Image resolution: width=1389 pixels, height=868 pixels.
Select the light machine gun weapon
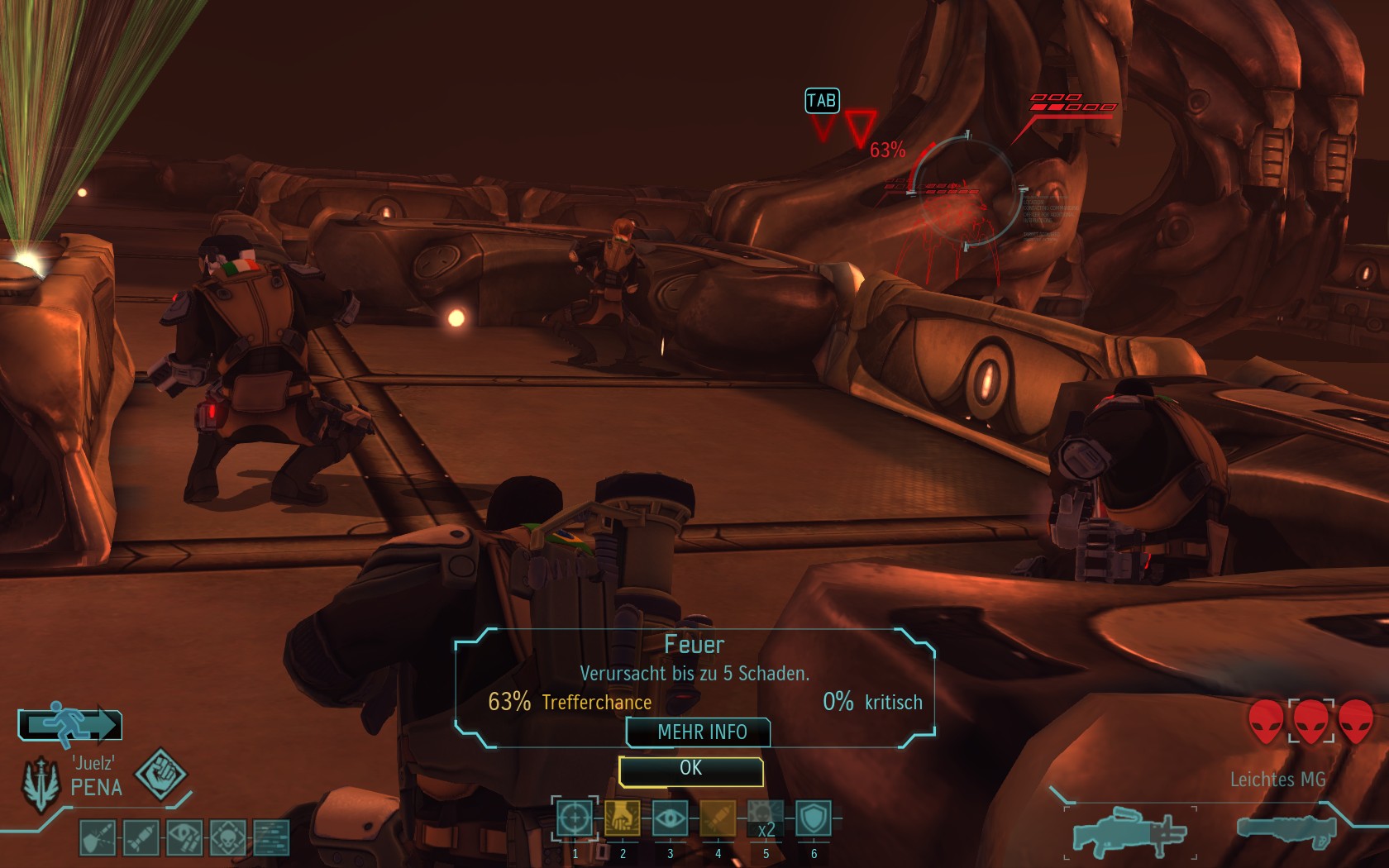tap(1130, 831)
